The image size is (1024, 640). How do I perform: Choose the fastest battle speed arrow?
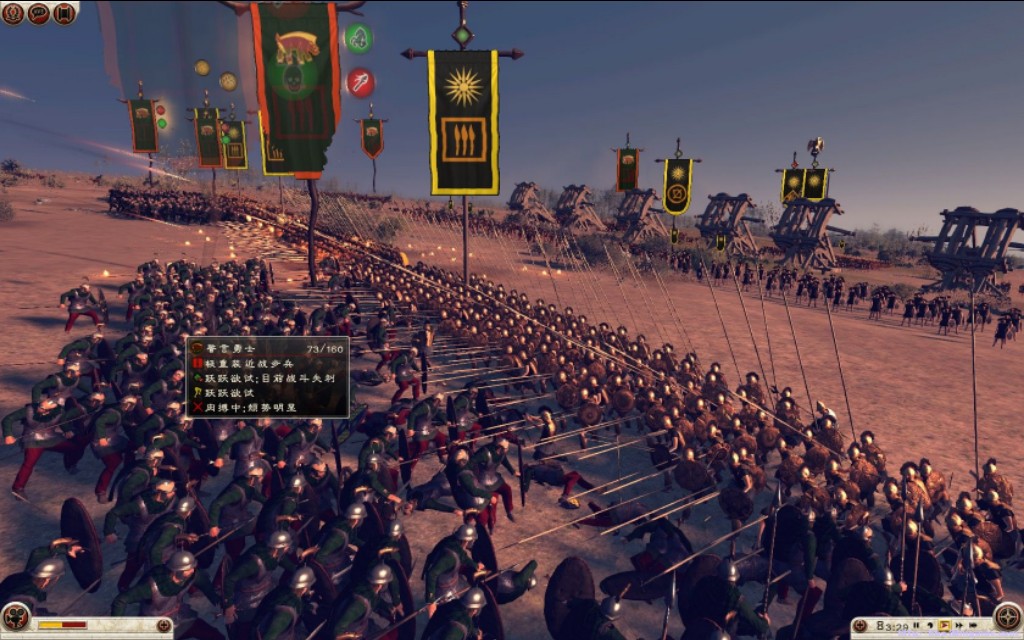(x=974, y=626)
